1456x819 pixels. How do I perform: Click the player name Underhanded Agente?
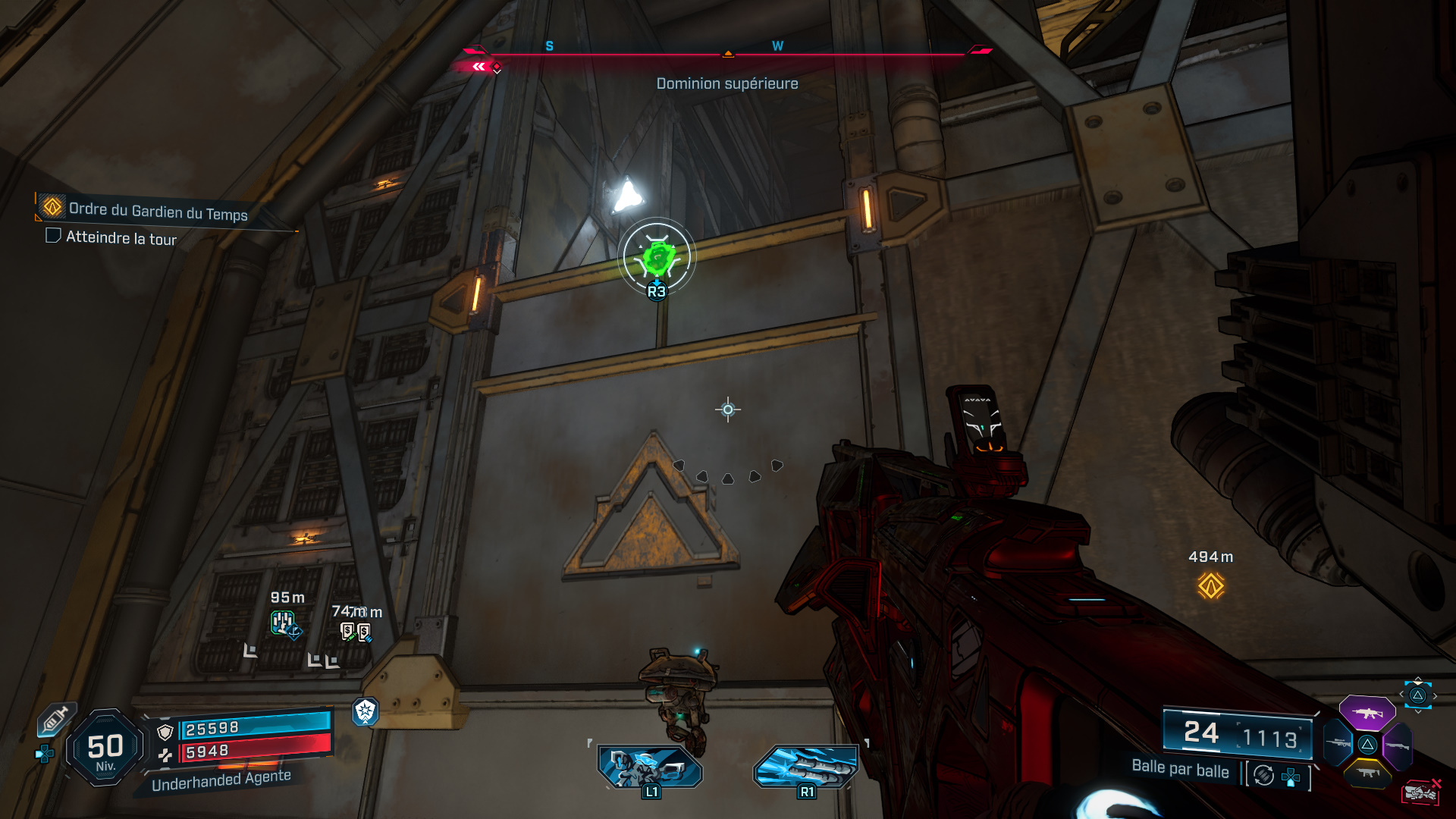tap(218, 777)
